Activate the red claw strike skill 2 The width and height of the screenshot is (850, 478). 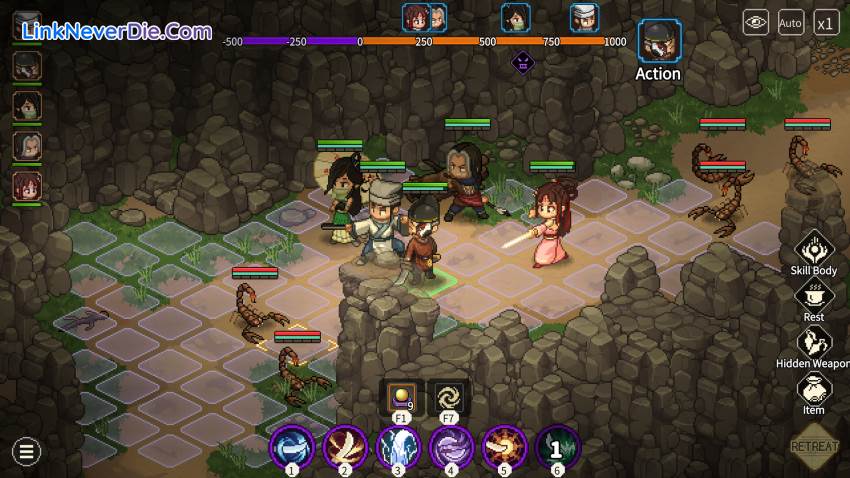click(345, 446)
